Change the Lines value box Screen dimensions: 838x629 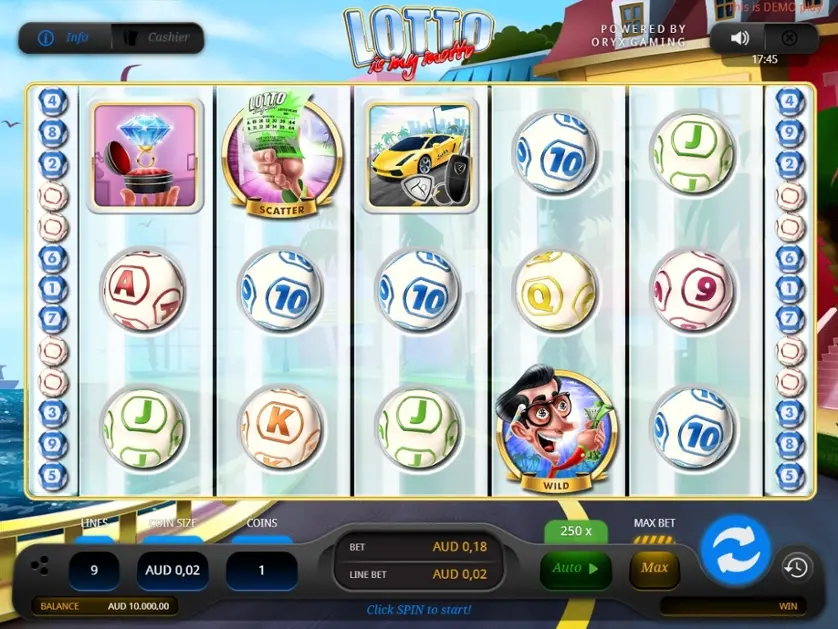coord(94,570)
